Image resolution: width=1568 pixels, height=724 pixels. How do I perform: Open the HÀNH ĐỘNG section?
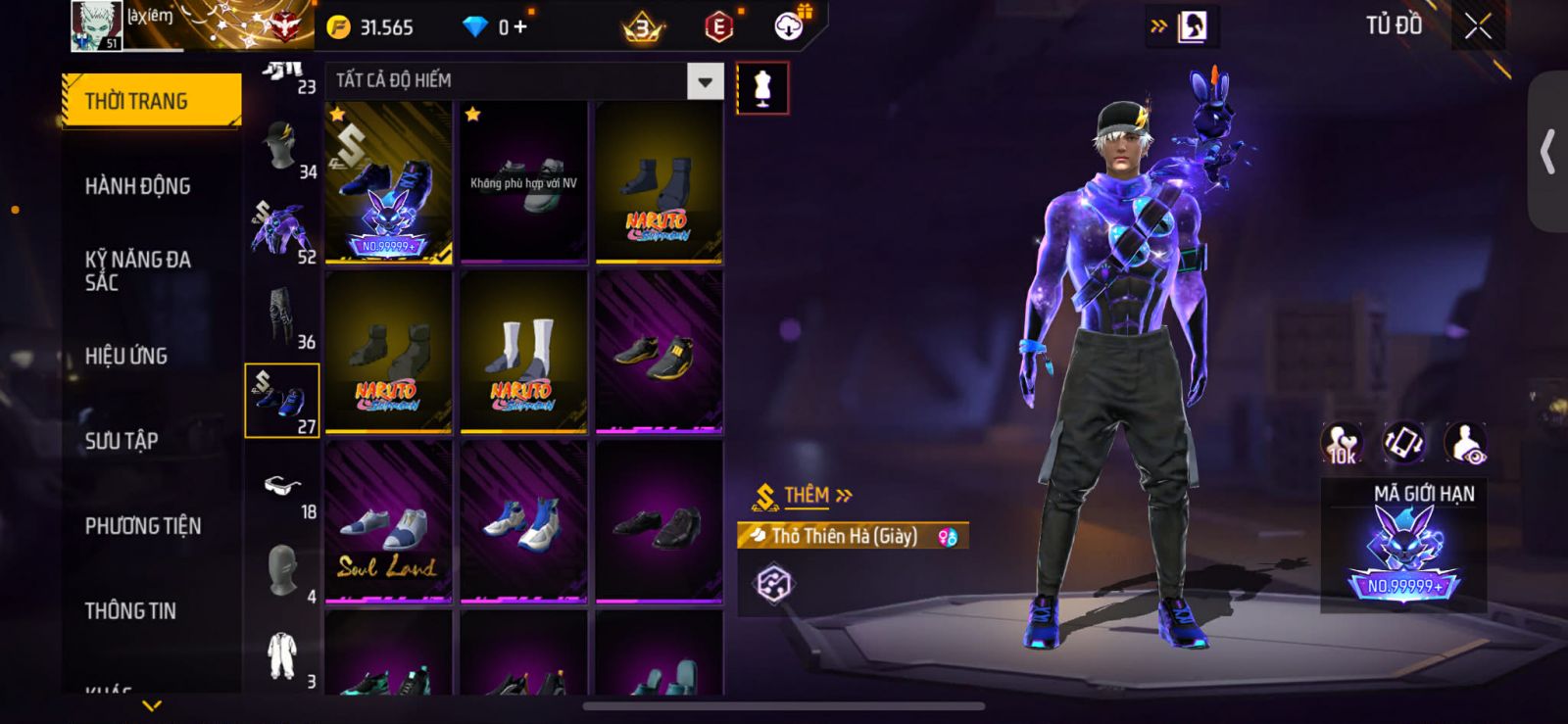(138, 186)
